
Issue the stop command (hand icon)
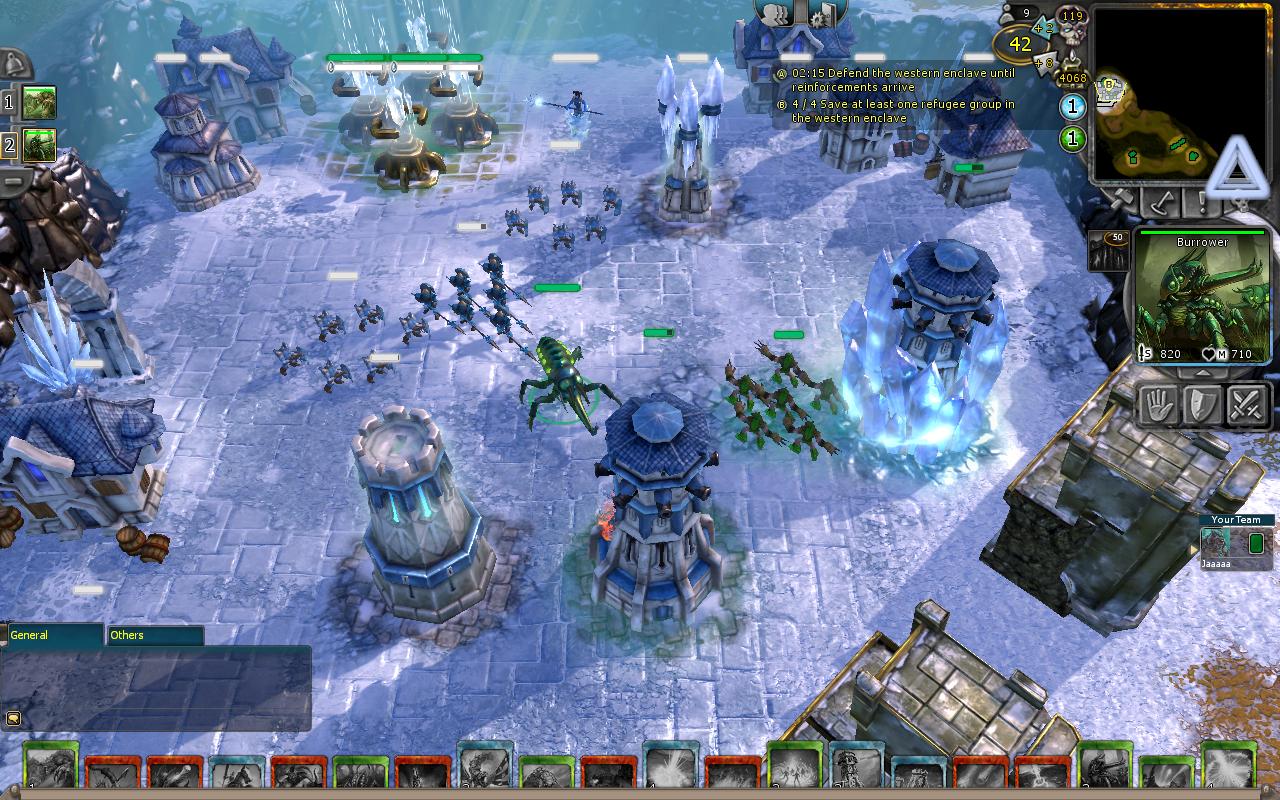tap(1159, 405)
